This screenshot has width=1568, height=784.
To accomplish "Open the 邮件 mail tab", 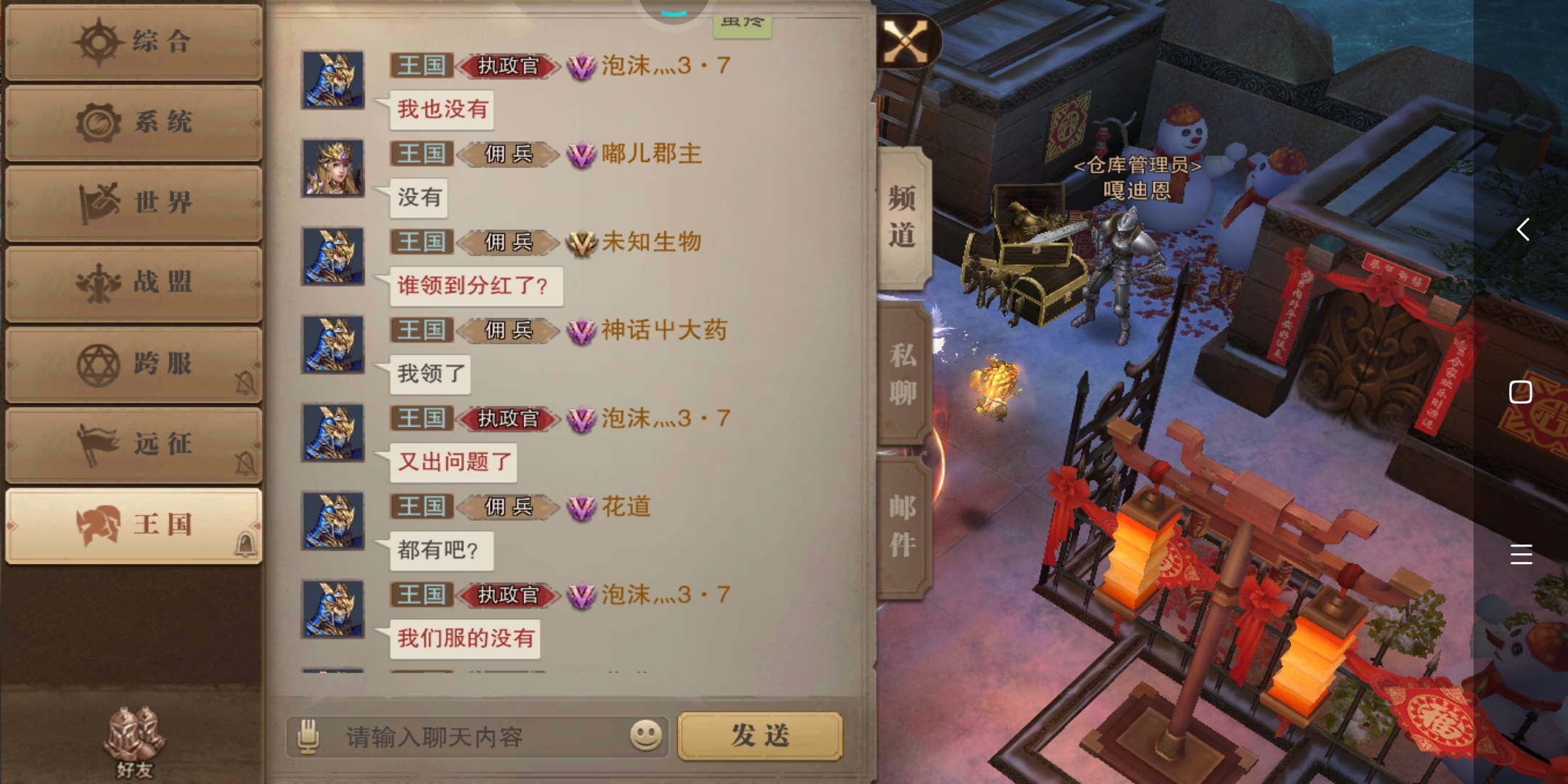I will click(902, 525).
